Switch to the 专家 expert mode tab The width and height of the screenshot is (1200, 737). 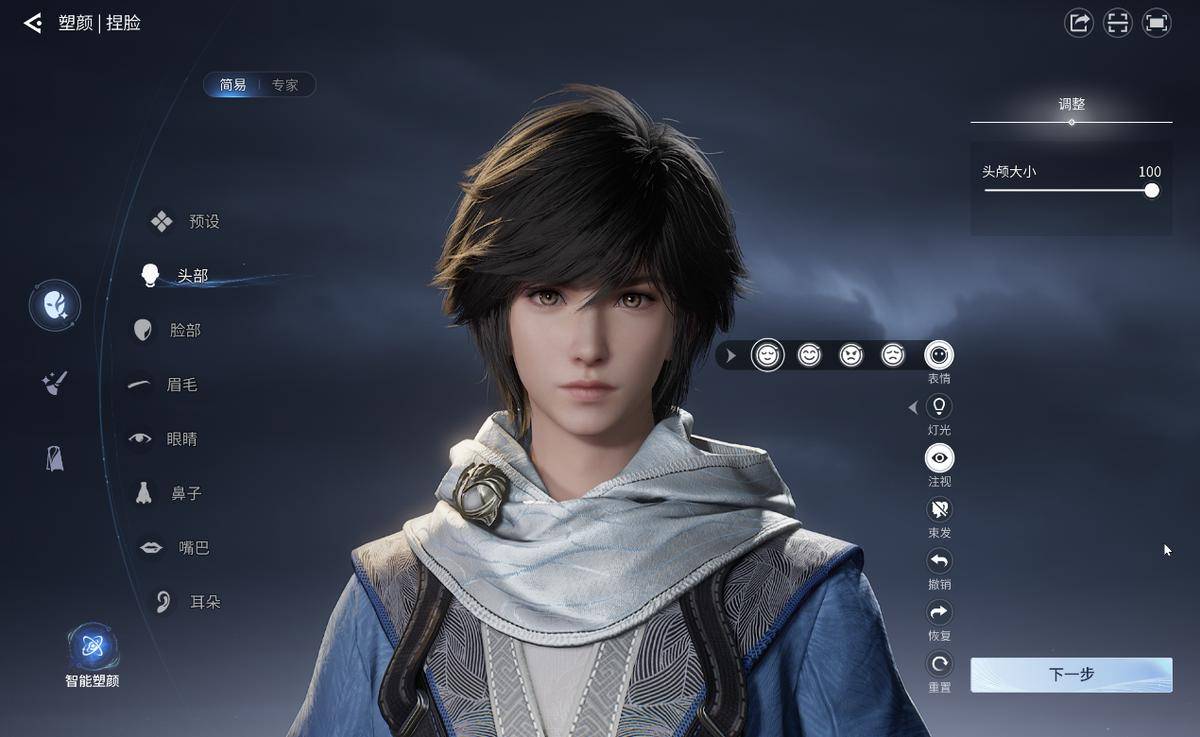pos(285,85)
